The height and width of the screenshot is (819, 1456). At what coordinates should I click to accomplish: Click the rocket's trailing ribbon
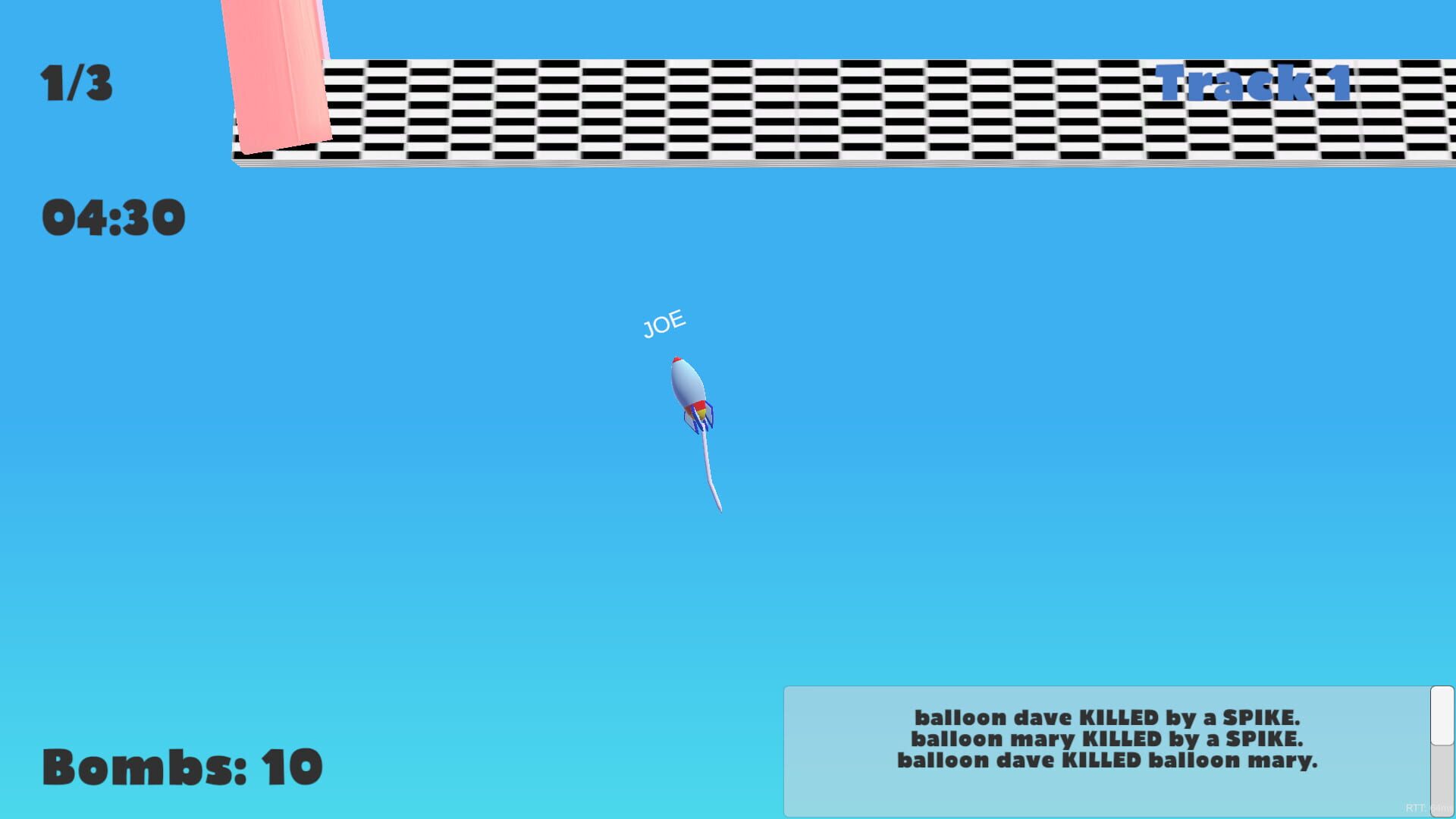[711, 470]
